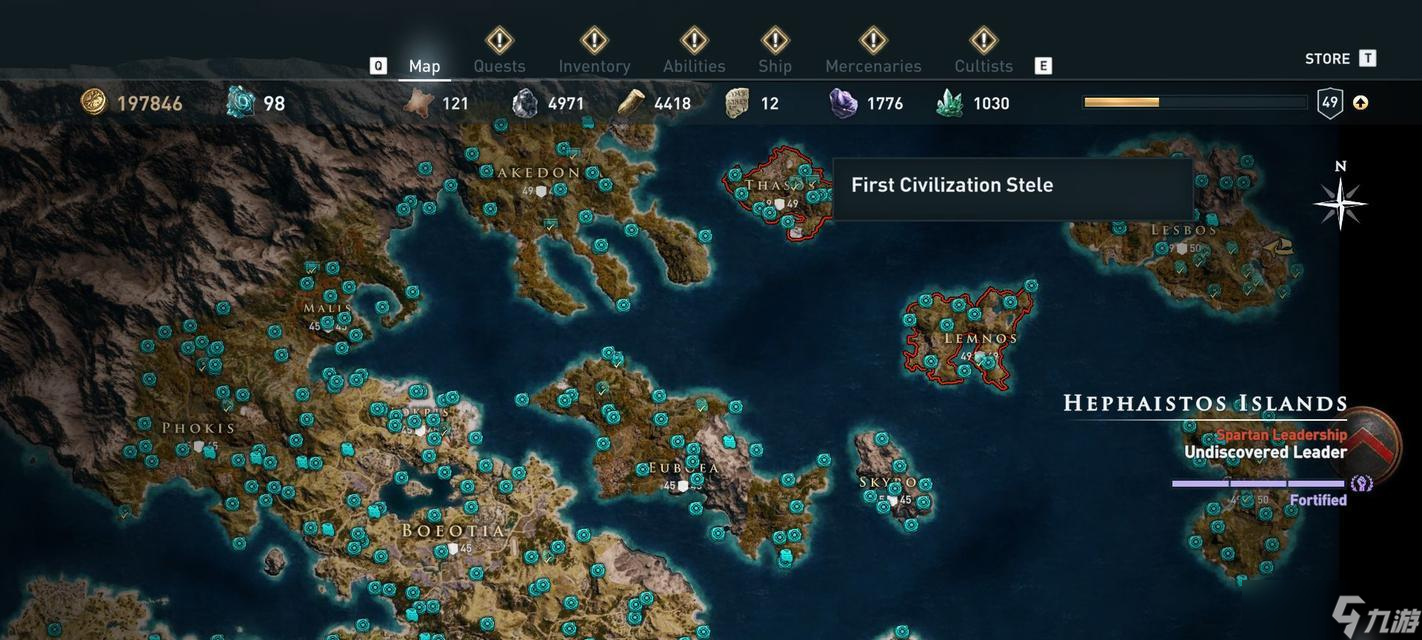Select the Boeotia region label

(453, 530)
